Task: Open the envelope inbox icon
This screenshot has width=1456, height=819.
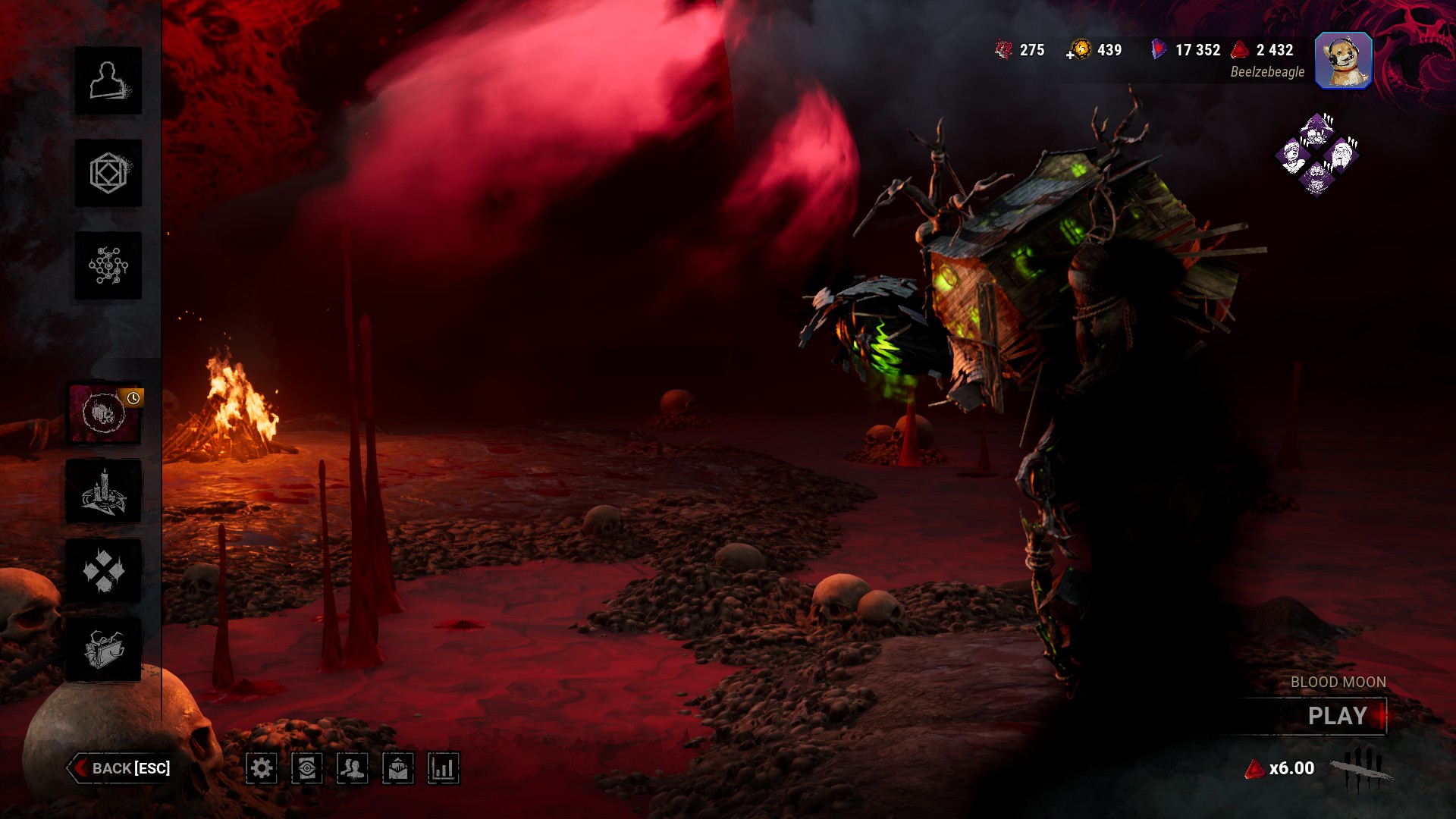Action: coord(398,768)
